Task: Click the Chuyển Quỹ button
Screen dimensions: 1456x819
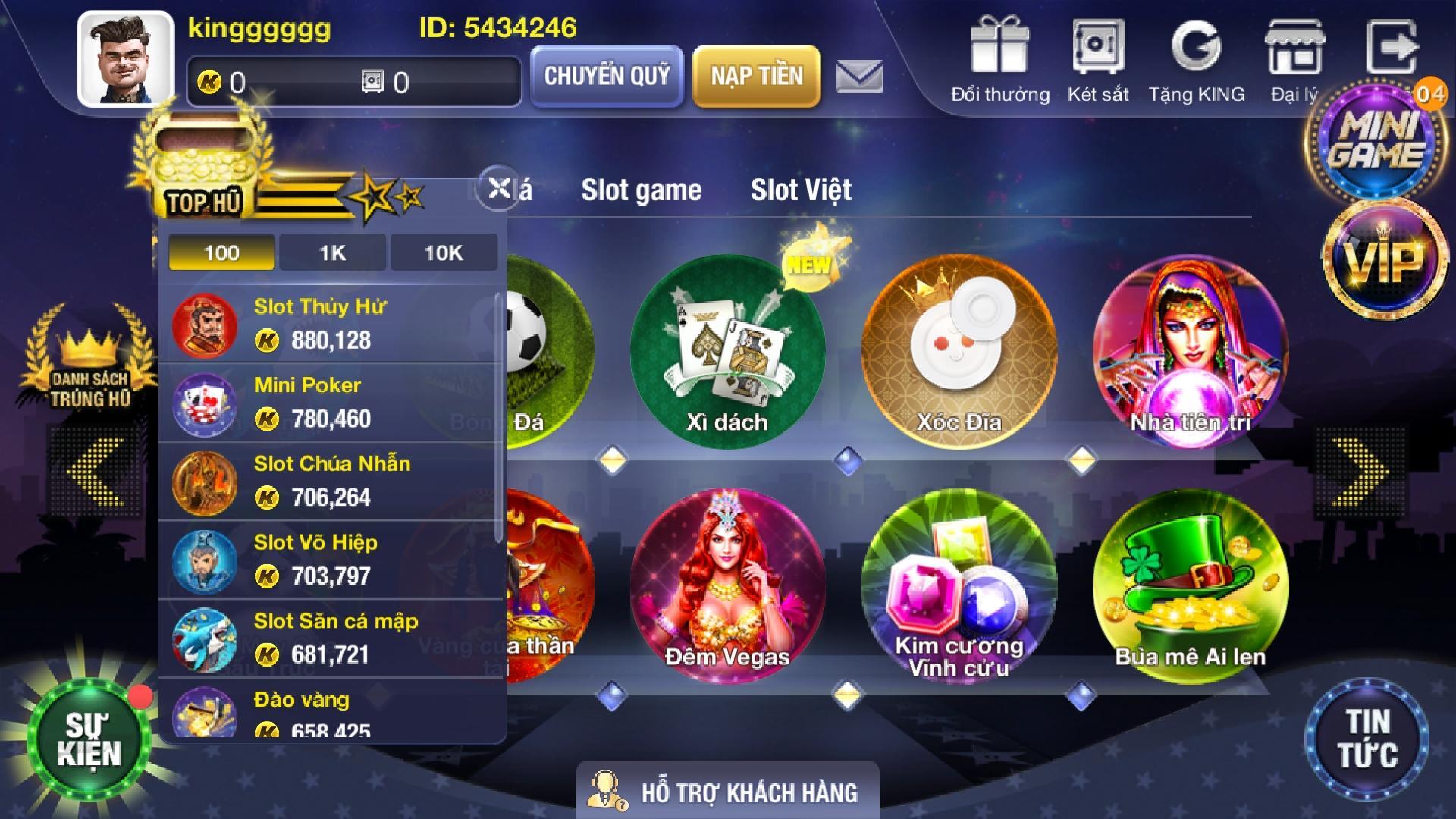Action: pos(606,76)
